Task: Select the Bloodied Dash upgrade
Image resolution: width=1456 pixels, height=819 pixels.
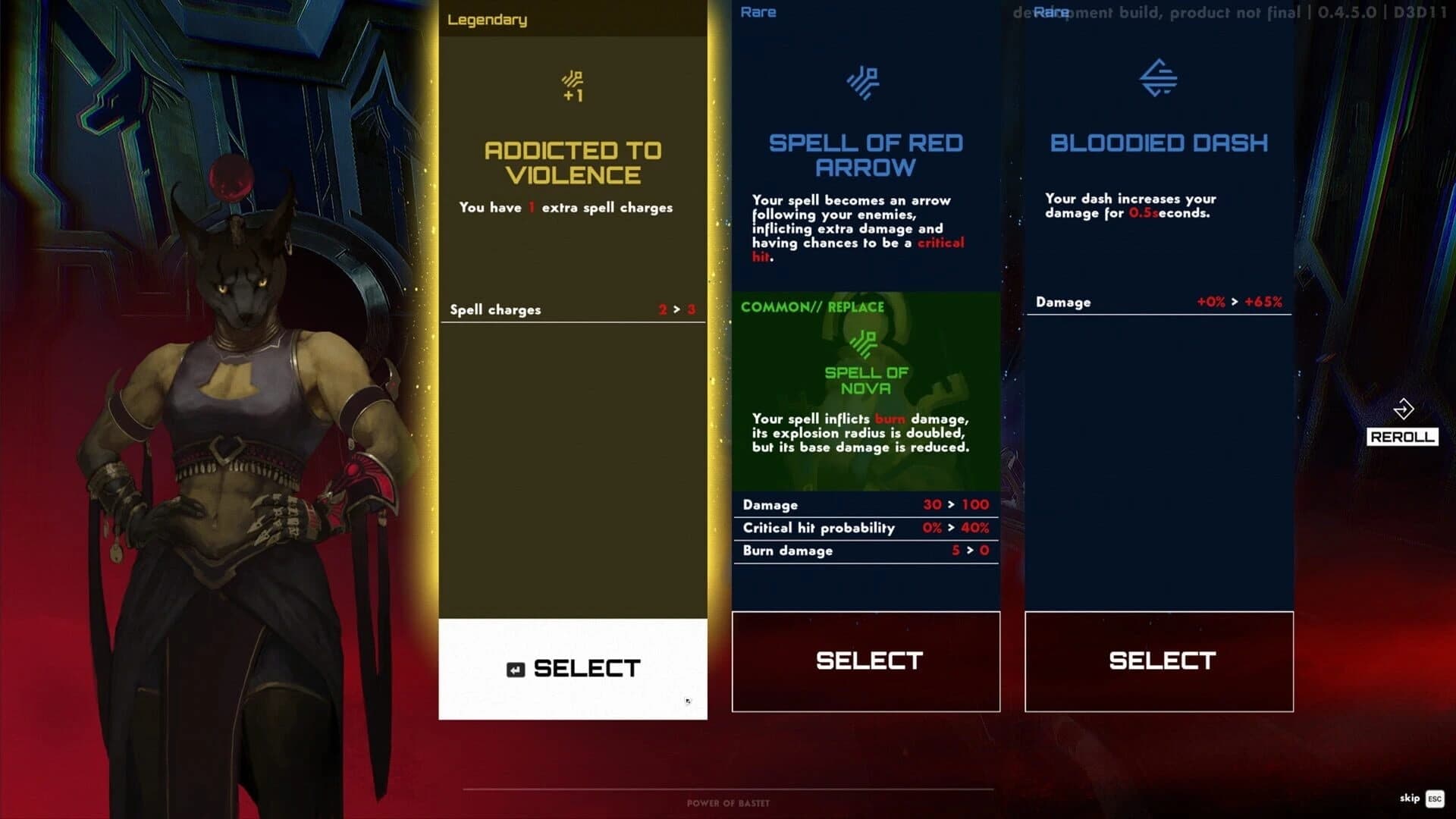Action: pyautogui.click(x=1159, y=661)
